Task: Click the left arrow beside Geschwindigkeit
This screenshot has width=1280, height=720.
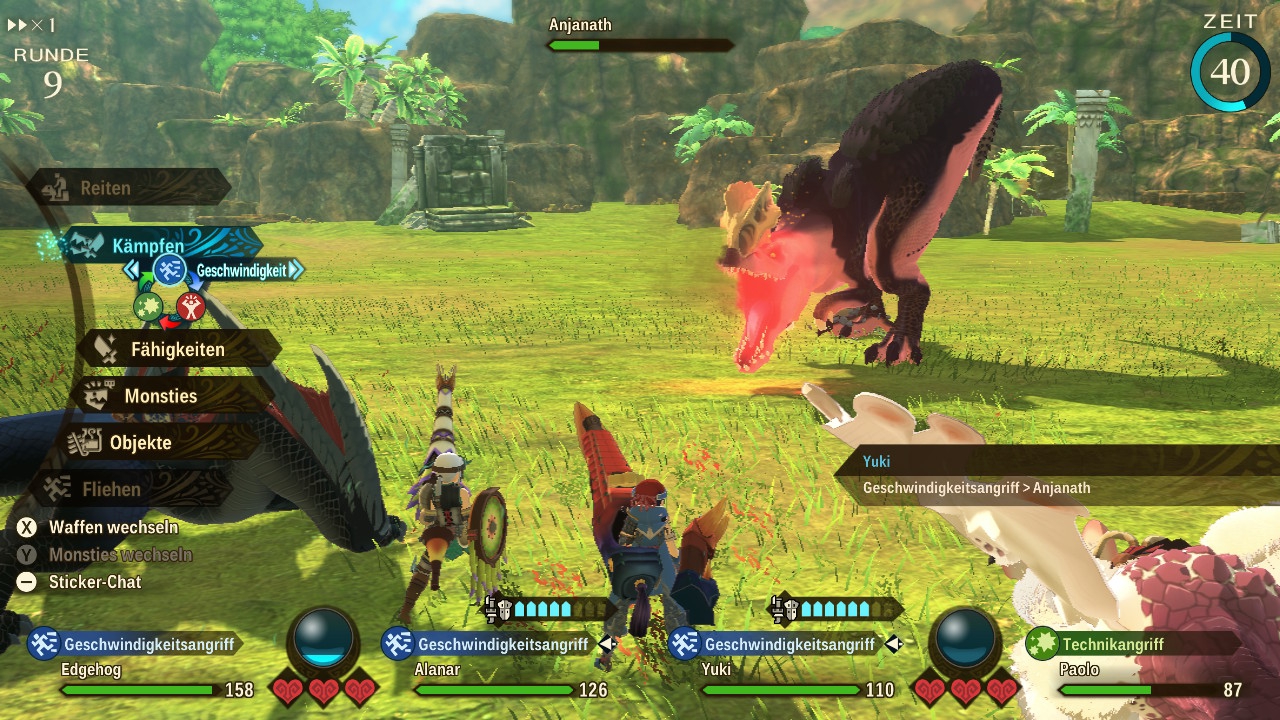Action: (x=131, y=270)
